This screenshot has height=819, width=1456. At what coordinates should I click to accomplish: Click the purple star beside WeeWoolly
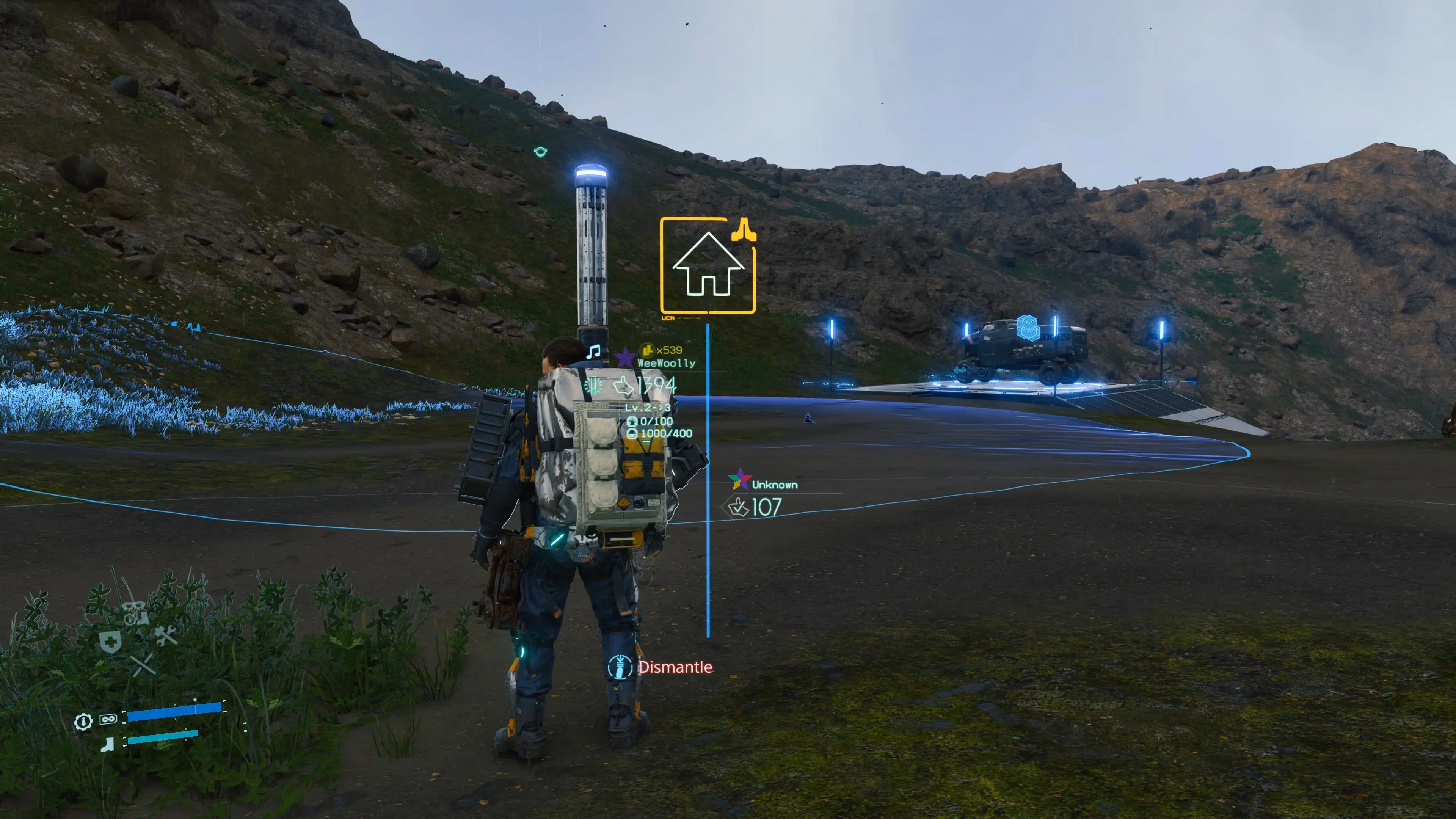[x=624, y=357]
